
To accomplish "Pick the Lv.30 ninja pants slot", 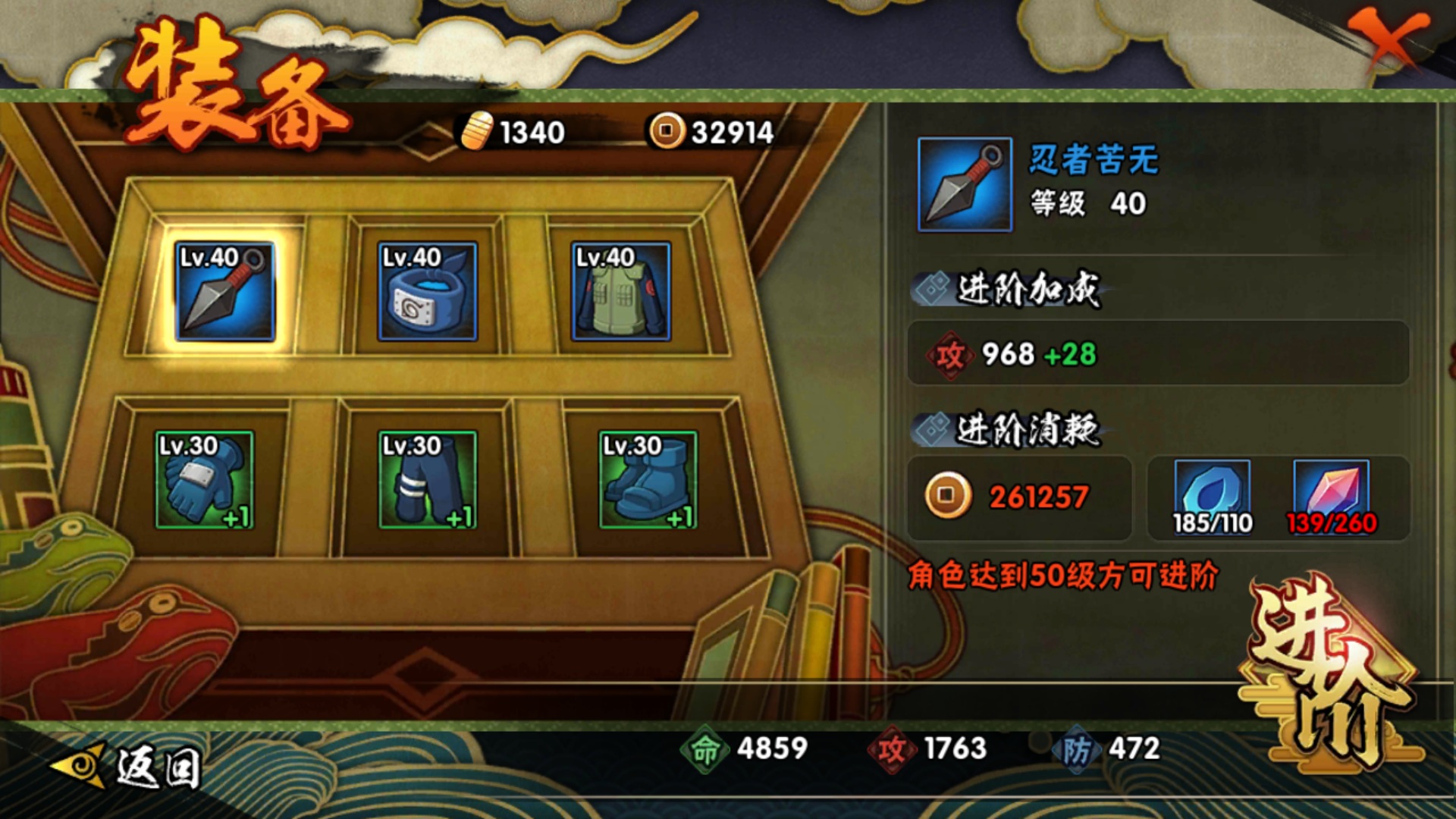I will 428,479.
